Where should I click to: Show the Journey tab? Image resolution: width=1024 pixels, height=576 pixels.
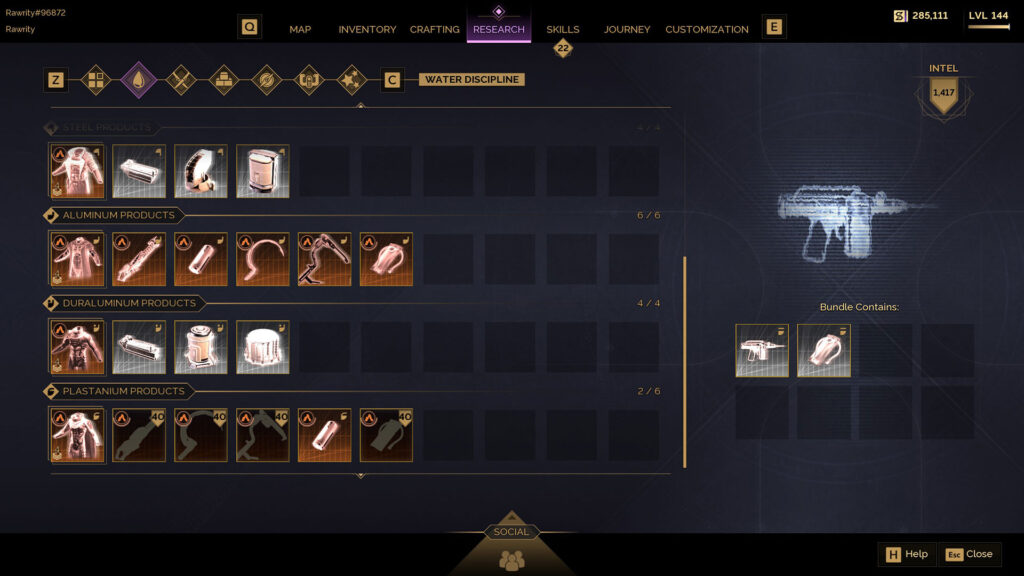[x=627, y=29]
